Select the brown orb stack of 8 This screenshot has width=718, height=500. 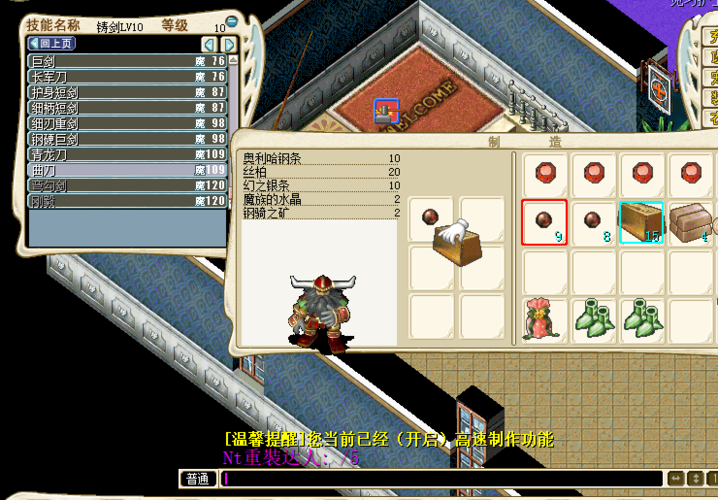coord(593,222)
